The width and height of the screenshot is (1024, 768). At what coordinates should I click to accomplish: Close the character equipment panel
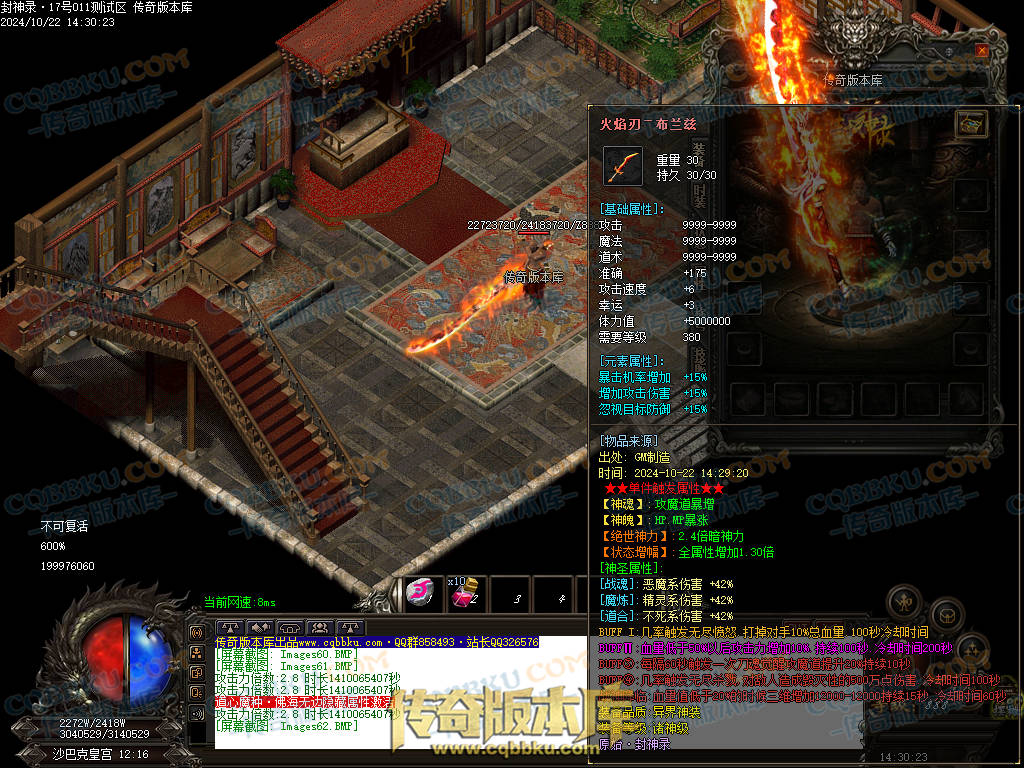pos(982,50)
